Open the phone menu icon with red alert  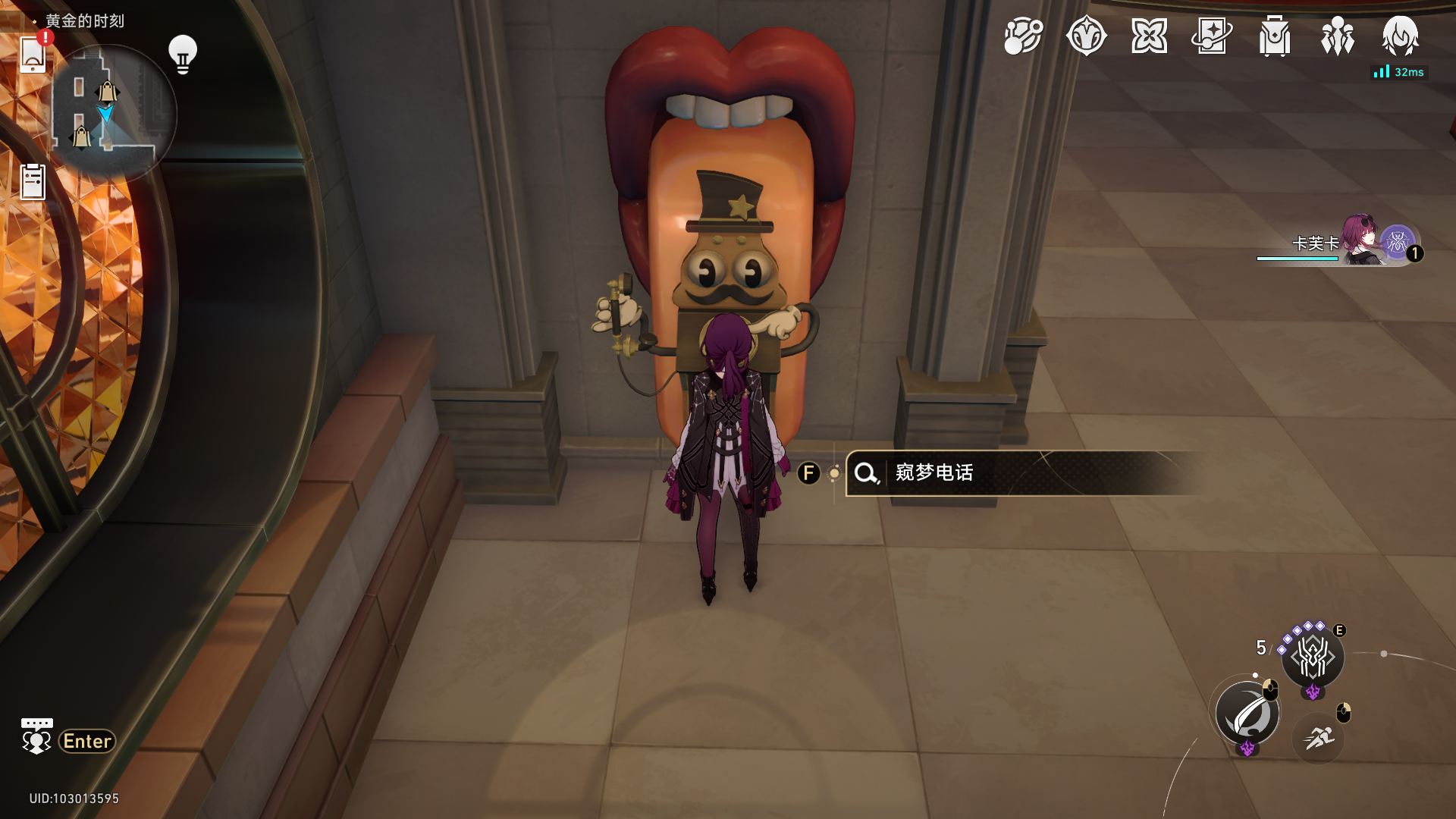pos(33,54)
